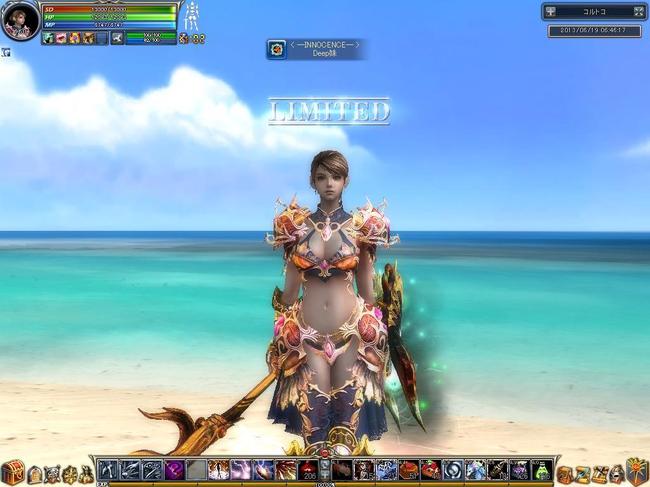Click the small icon below the character portrait
650x487 pixels.
tap(5, 52)
